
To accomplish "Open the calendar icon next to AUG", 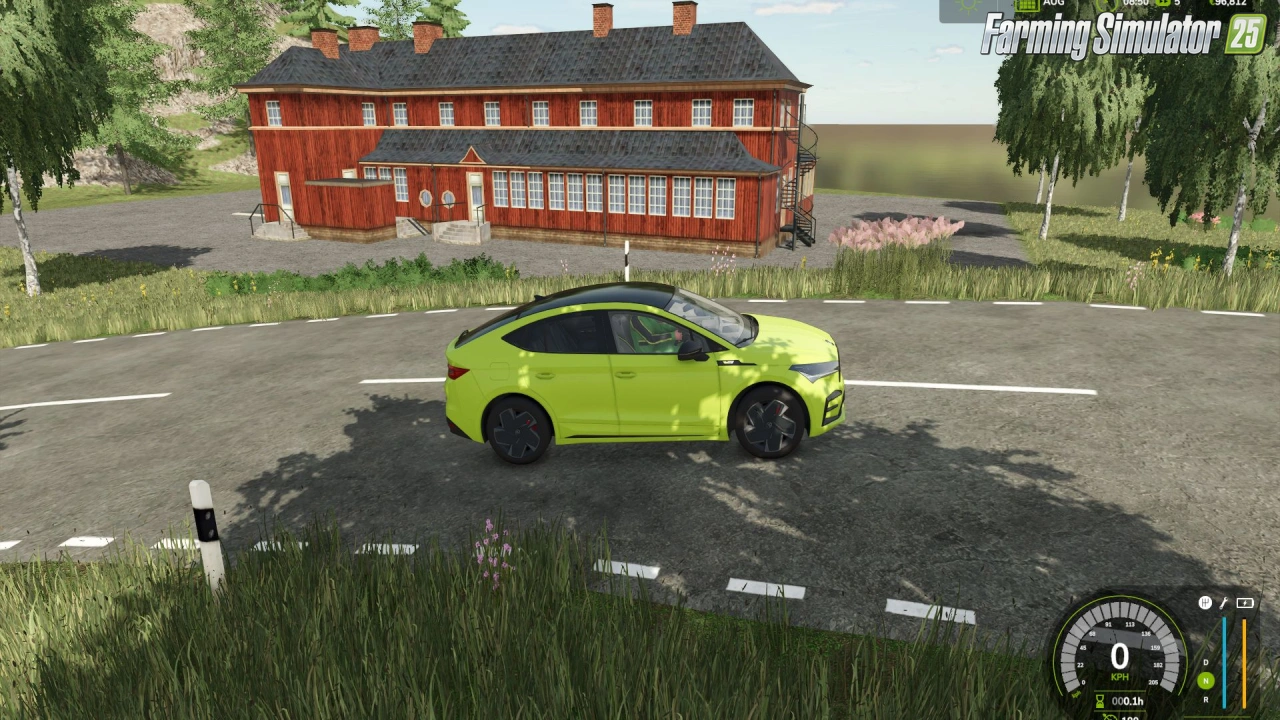I will click(x=1026, y=5).
